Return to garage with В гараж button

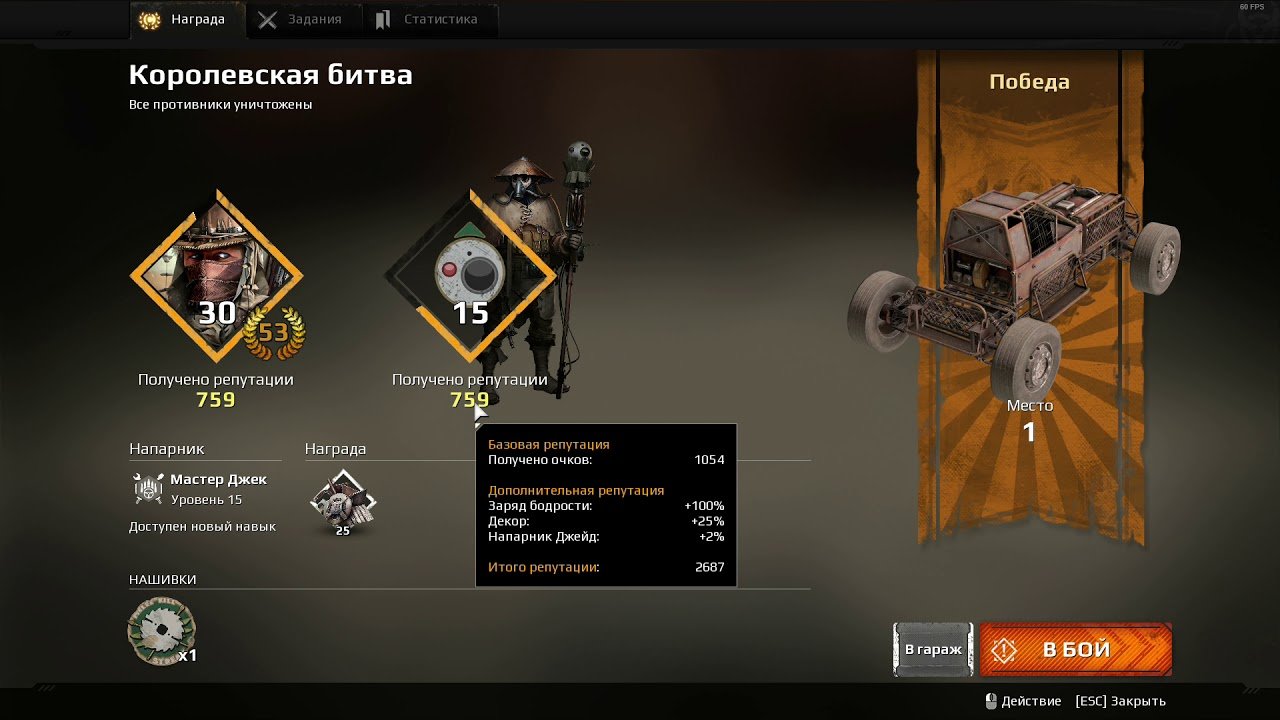pyautogui.click(x=932, y=650)
